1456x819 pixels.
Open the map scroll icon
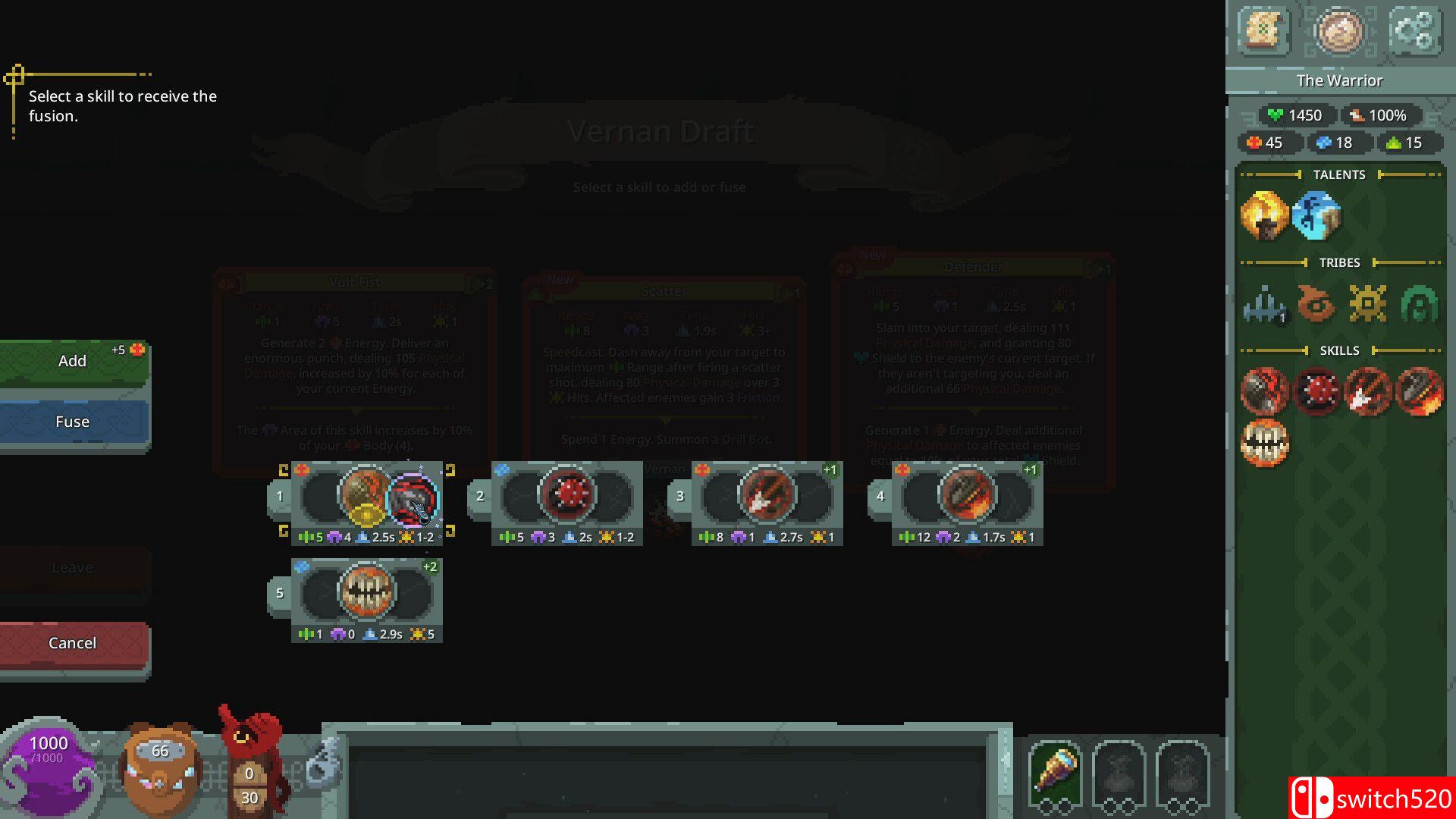click(x=1263, y=30)
